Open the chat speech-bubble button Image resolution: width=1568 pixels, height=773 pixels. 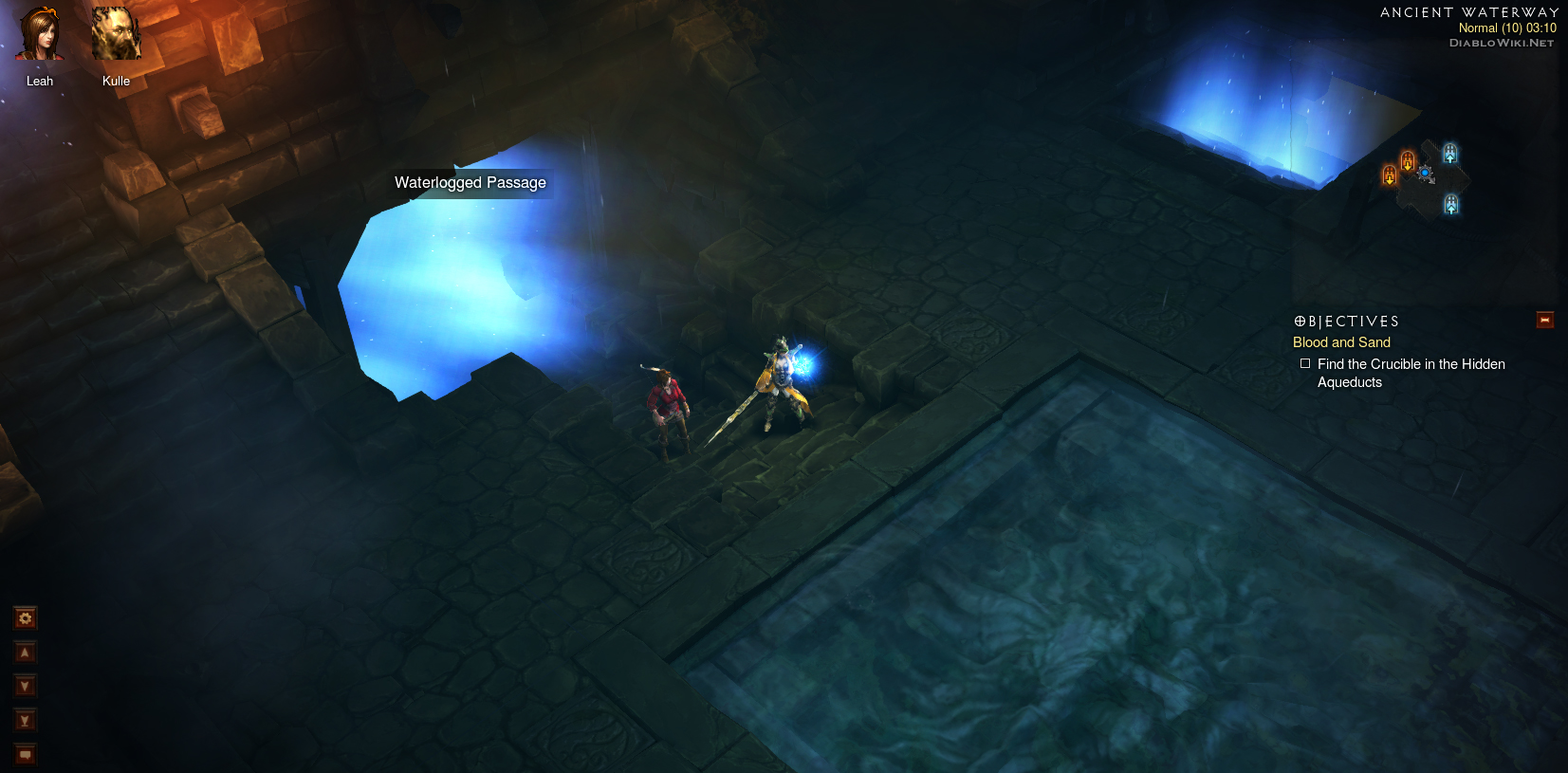(26, 755)
